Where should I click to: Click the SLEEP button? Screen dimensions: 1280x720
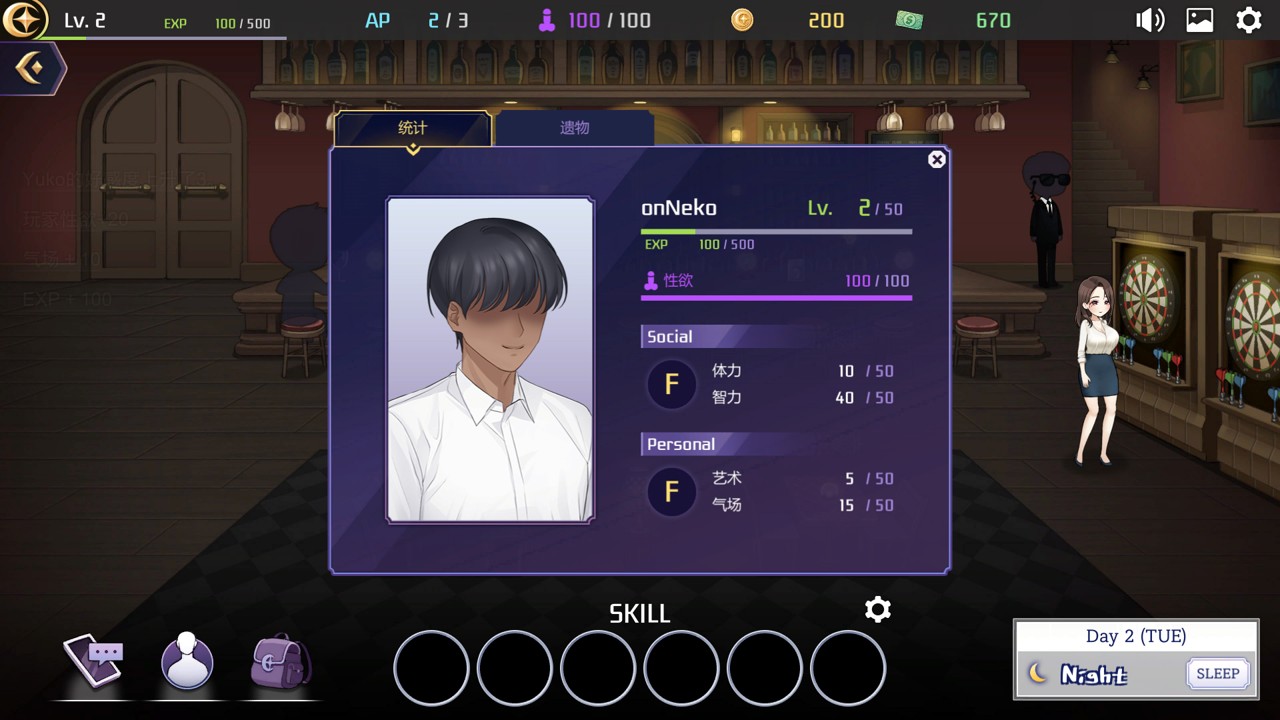click(x=1217, y=673)
